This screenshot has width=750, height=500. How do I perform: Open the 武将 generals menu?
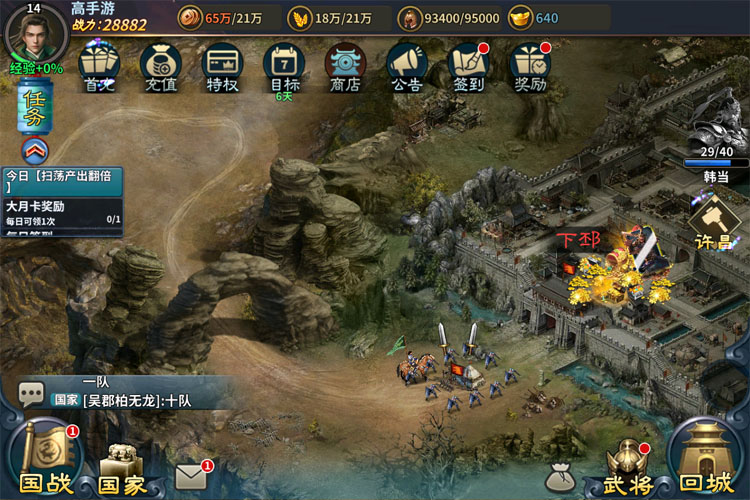point(628,467)
